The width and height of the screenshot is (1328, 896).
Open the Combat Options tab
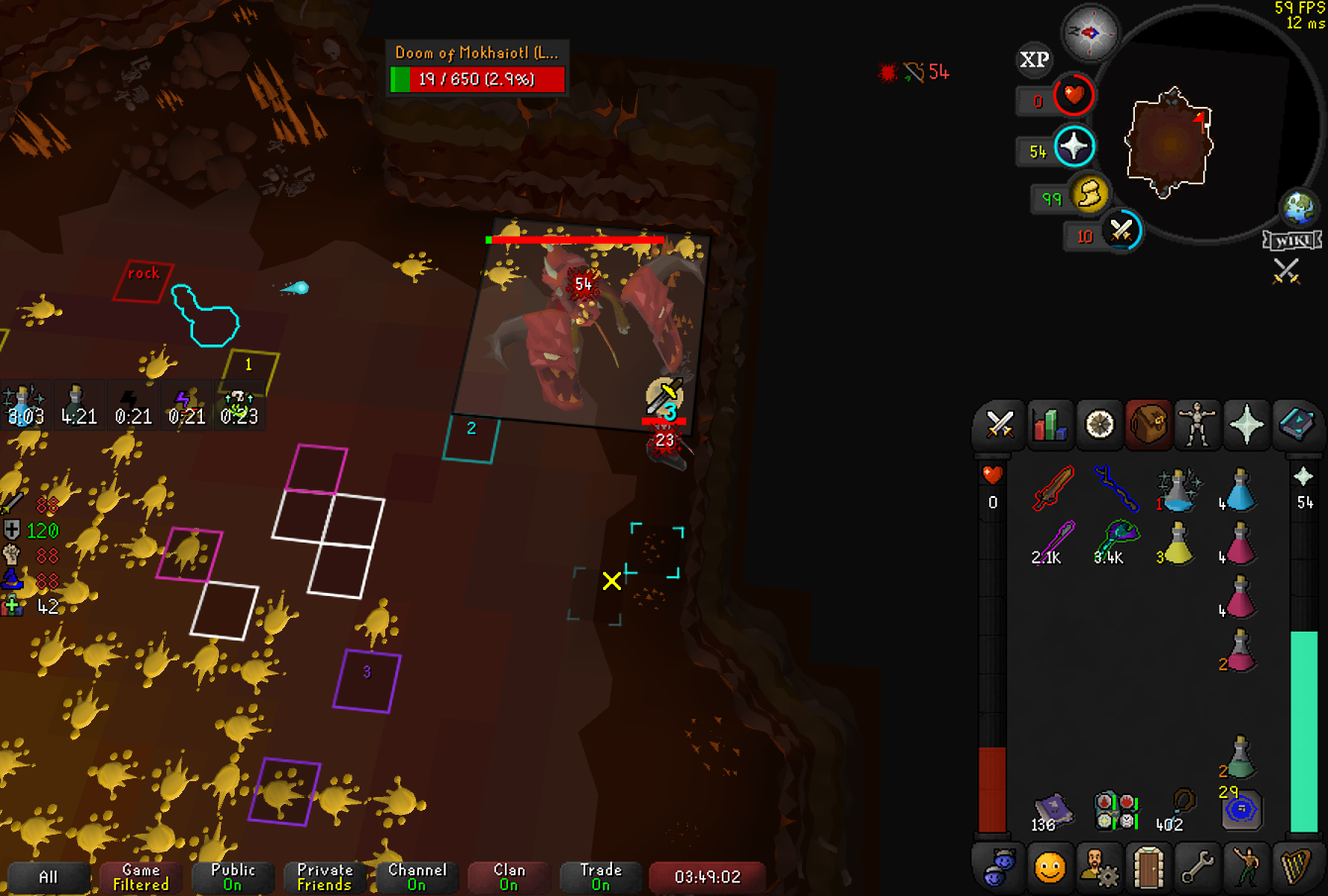[999, 426]
